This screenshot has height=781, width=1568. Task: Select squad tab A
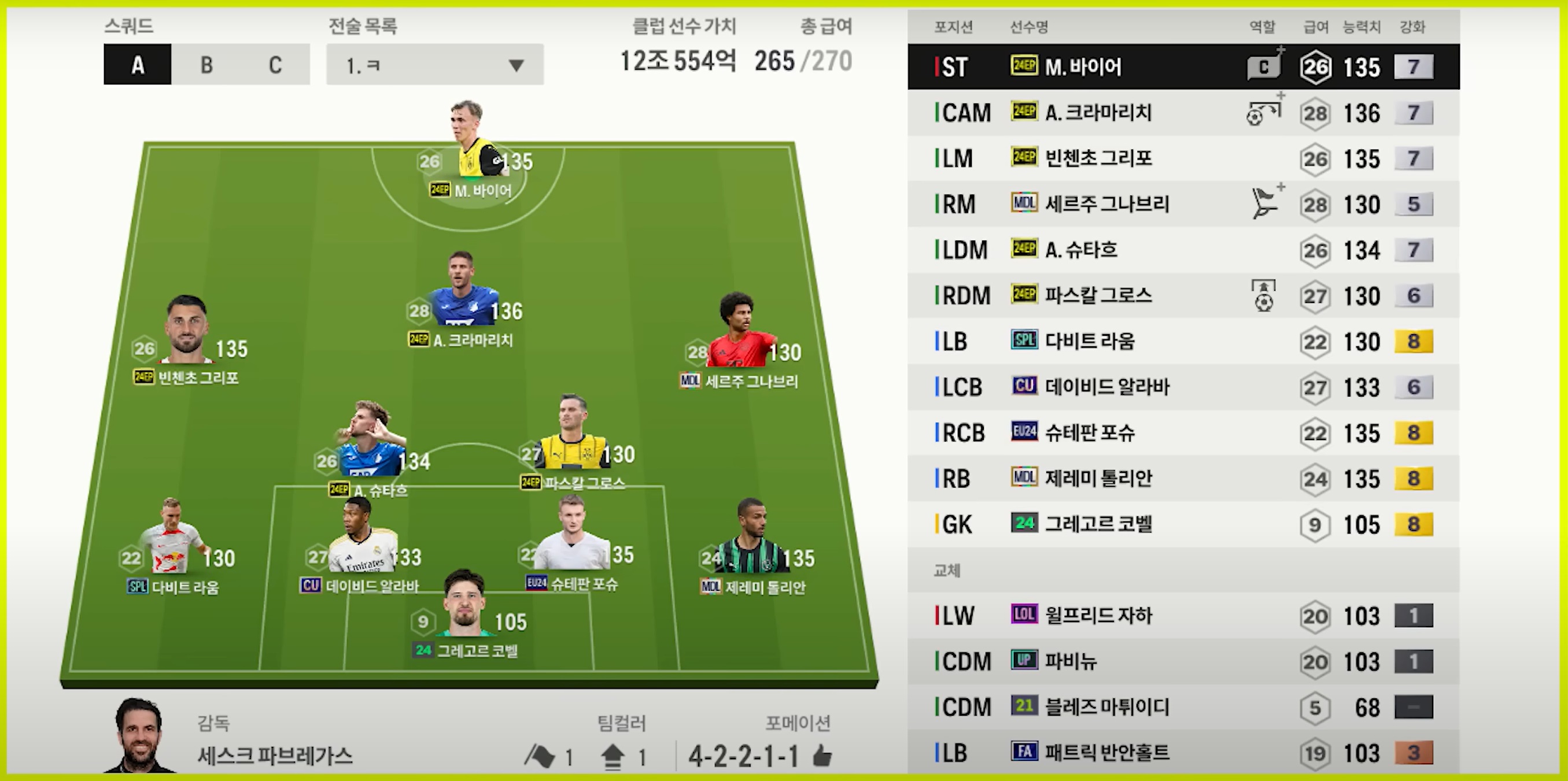(138, 65)
